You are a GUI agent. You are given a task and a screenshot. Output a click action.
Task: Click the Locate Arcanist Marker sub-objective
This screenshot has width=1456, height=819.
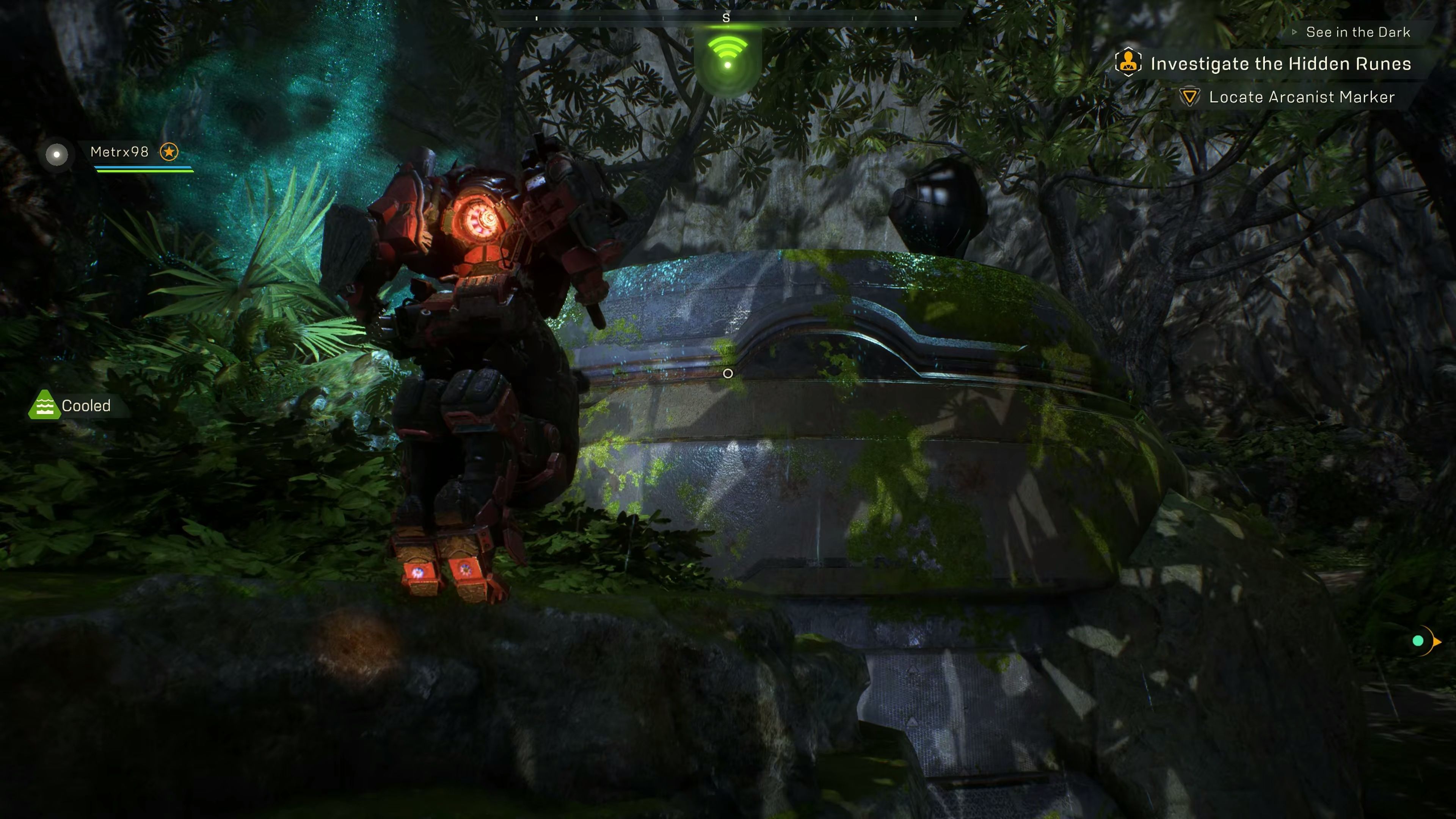pyautogui.click(x=1301, y=97)
